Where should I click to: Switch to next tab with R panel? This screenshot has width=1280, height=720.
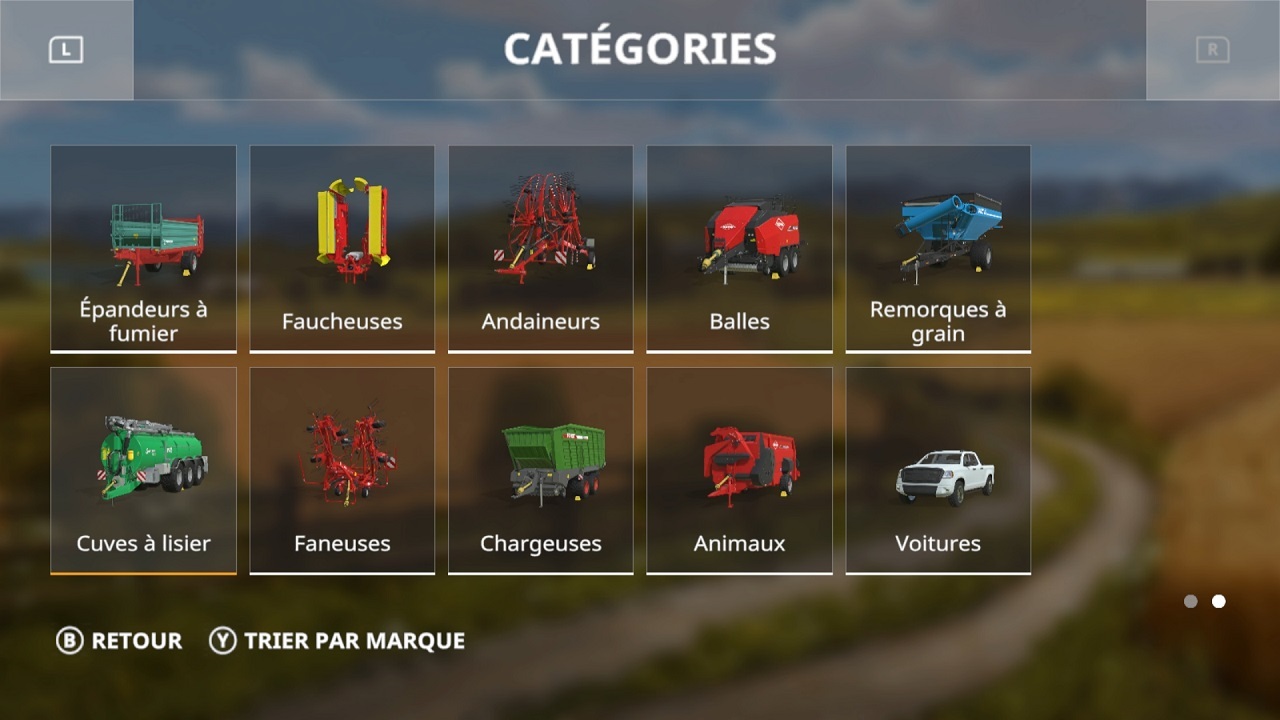pos(1212,50)
